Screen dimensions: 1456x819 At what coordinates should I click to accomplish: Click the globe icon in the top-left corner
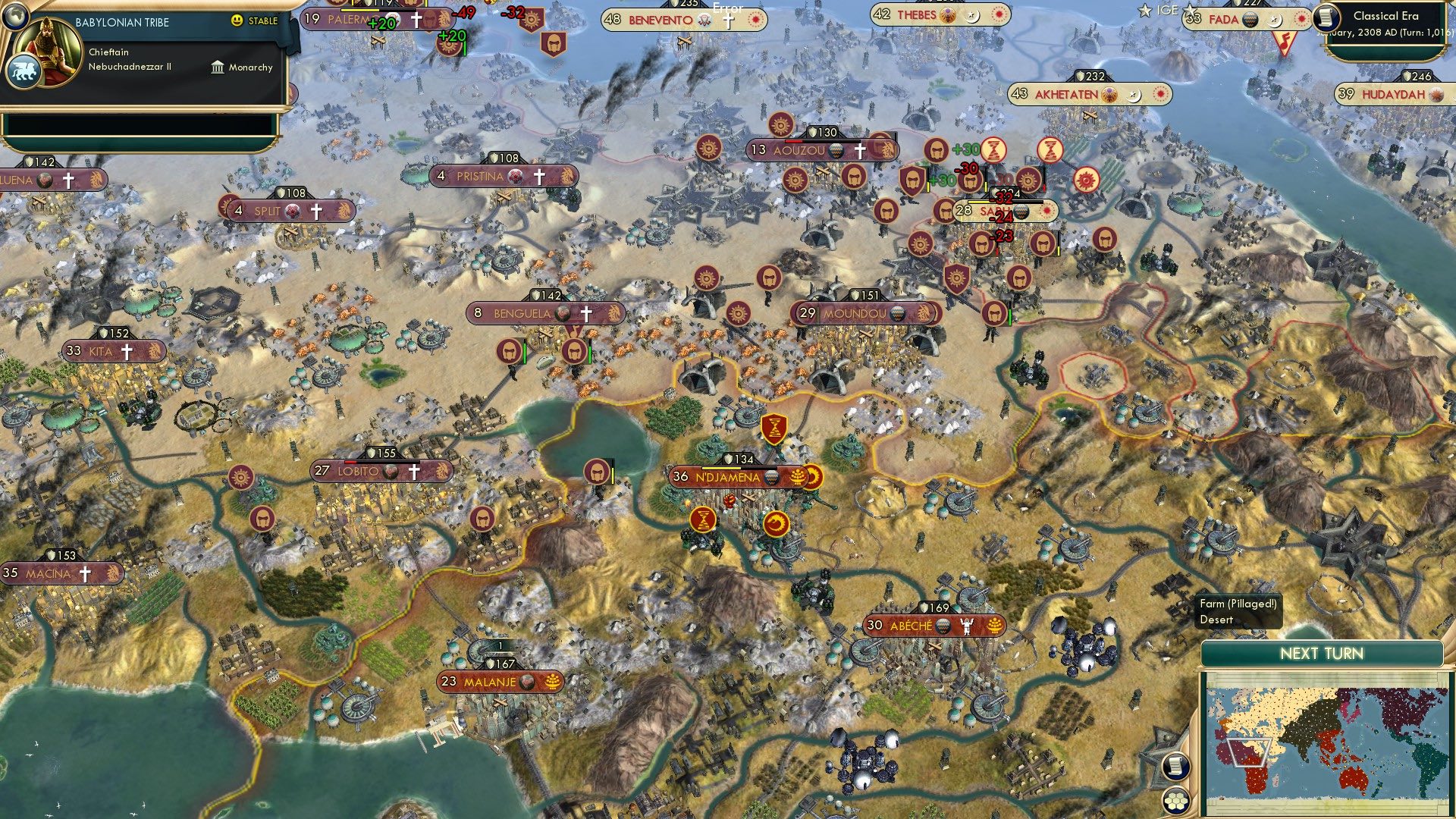[15, 17]
